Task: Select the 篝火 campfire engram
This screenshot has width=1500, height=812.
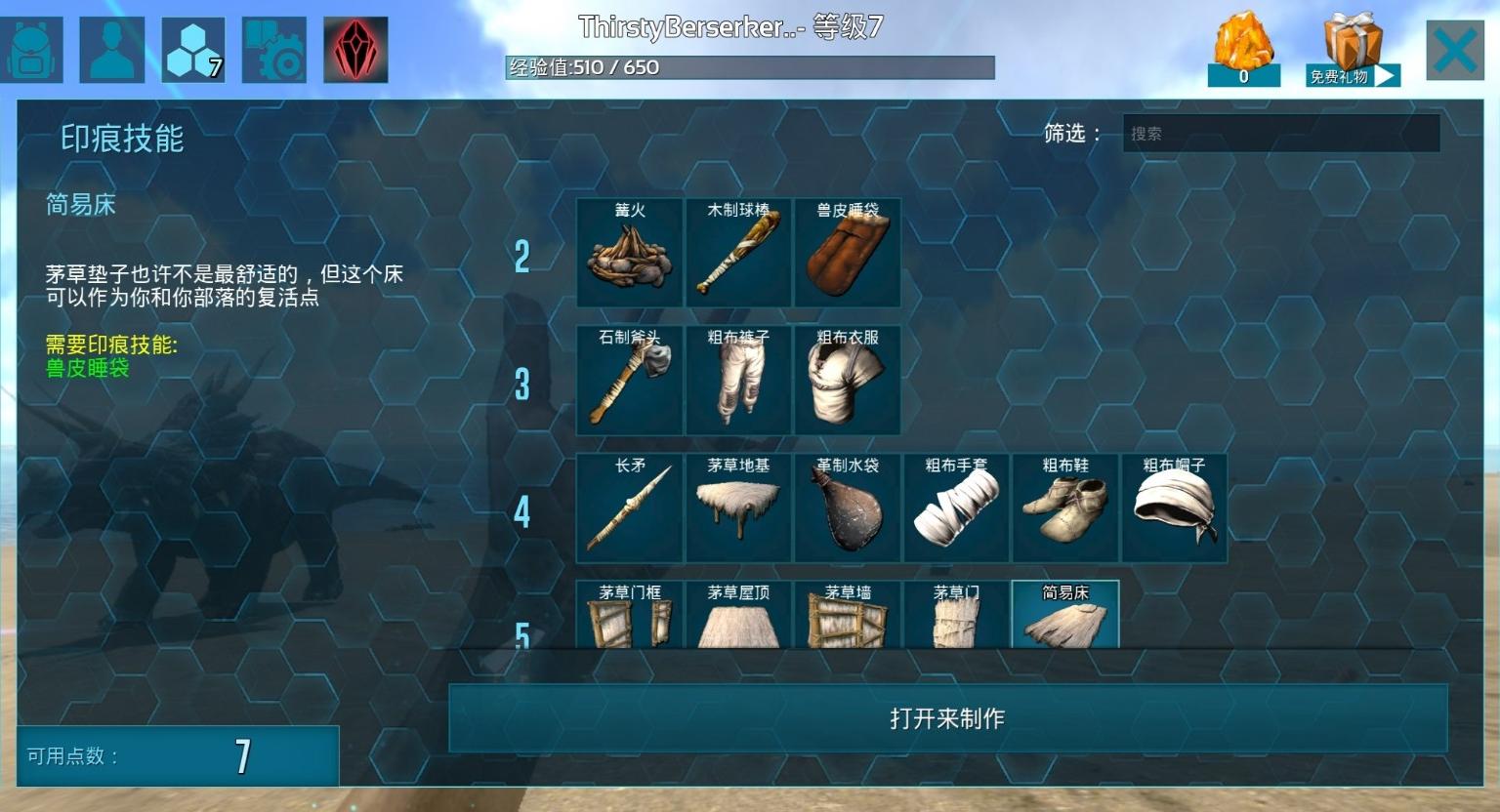Action: (x=630, y=252)
